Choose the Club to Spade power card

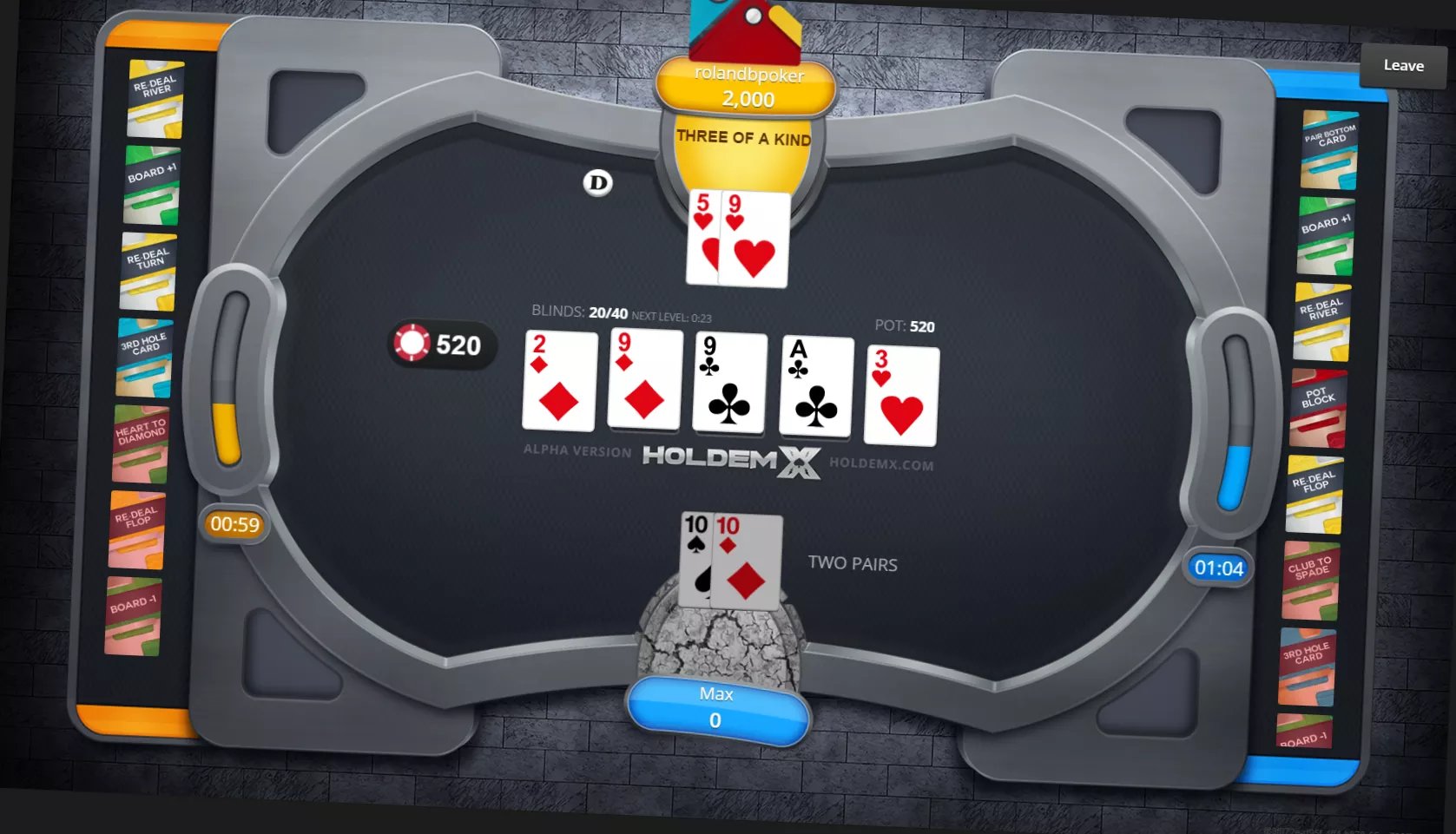pos(1310,580)
